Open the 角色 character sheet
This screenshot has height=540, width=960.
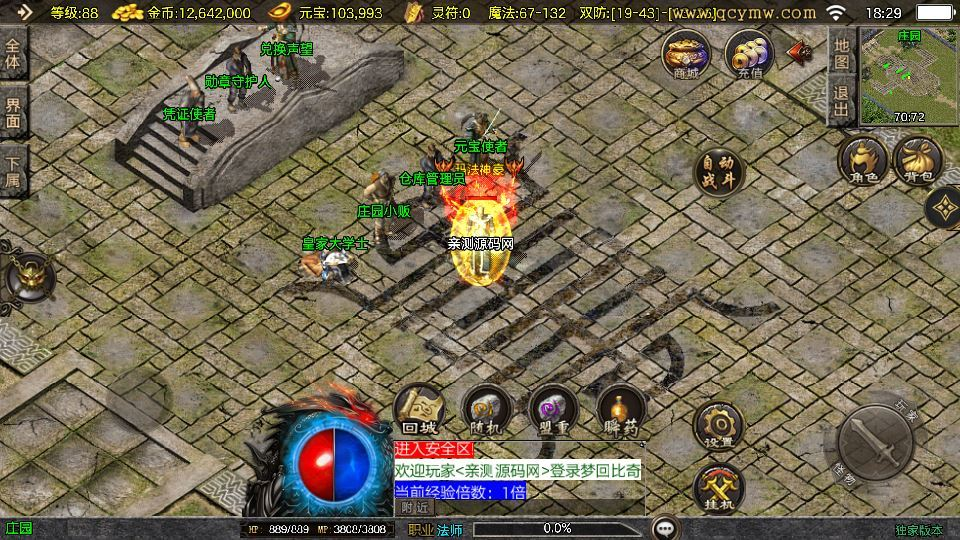point(863,162)
